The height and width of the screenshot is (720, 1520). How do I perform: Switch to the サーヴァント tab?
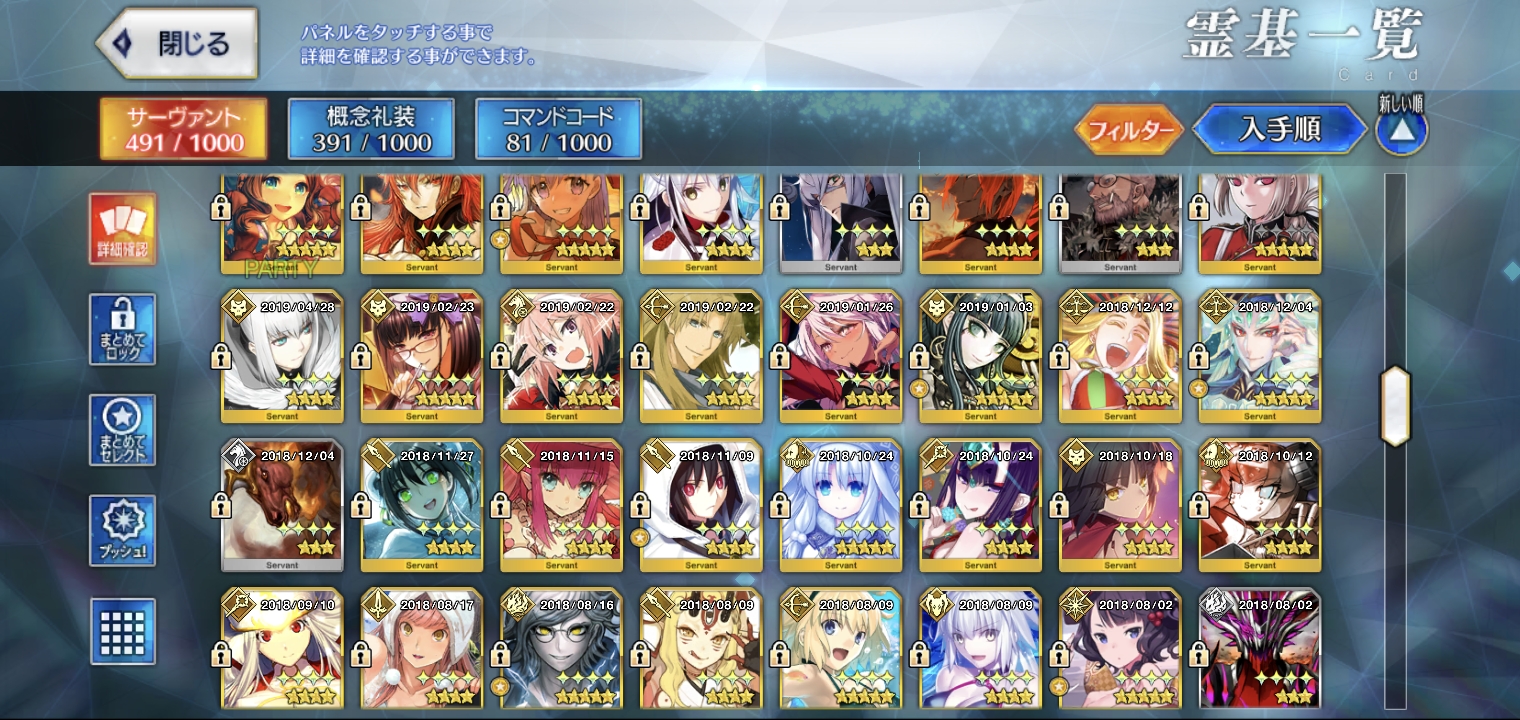click(183, 129)
